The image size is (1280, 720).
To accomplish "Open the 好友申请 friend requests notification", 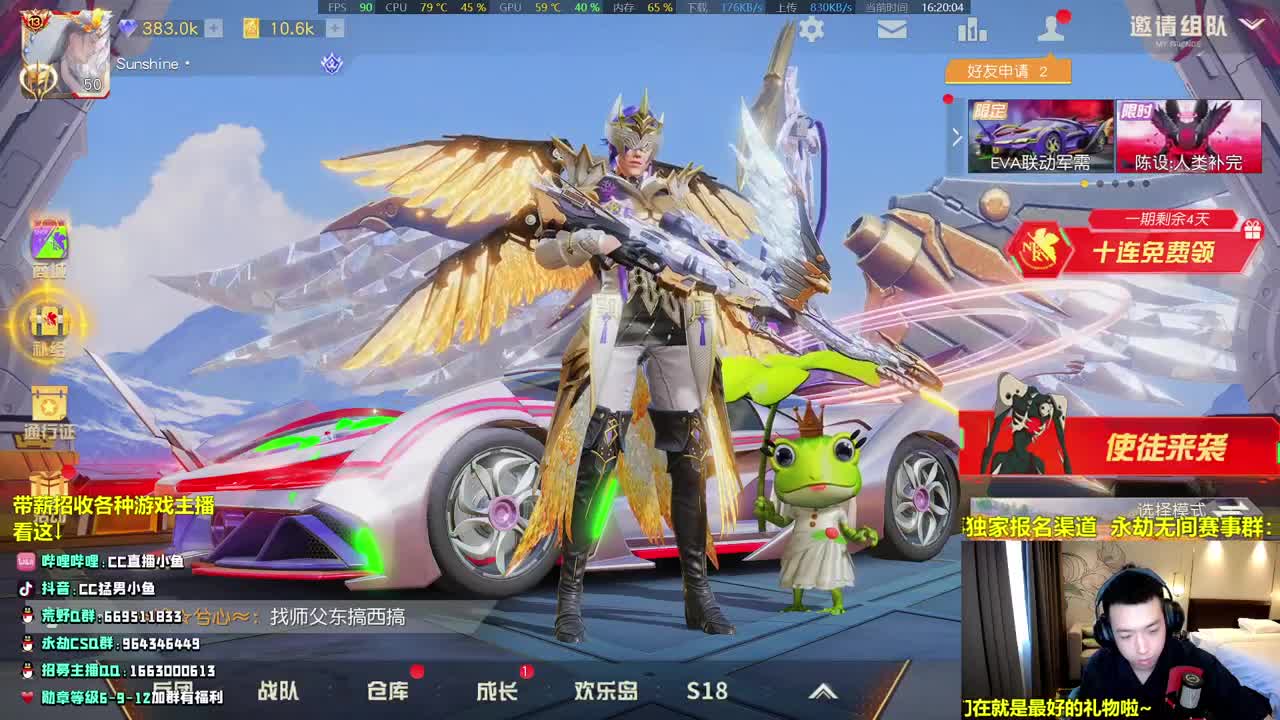I will pos(1010,68).
